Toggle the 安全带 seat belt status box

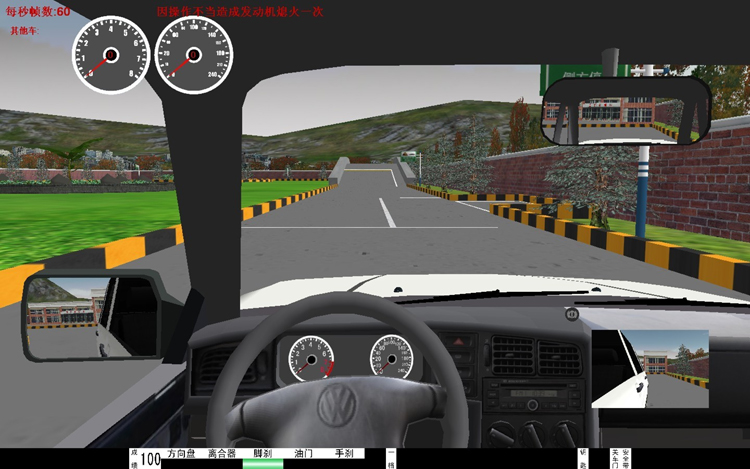click(626, 458)
